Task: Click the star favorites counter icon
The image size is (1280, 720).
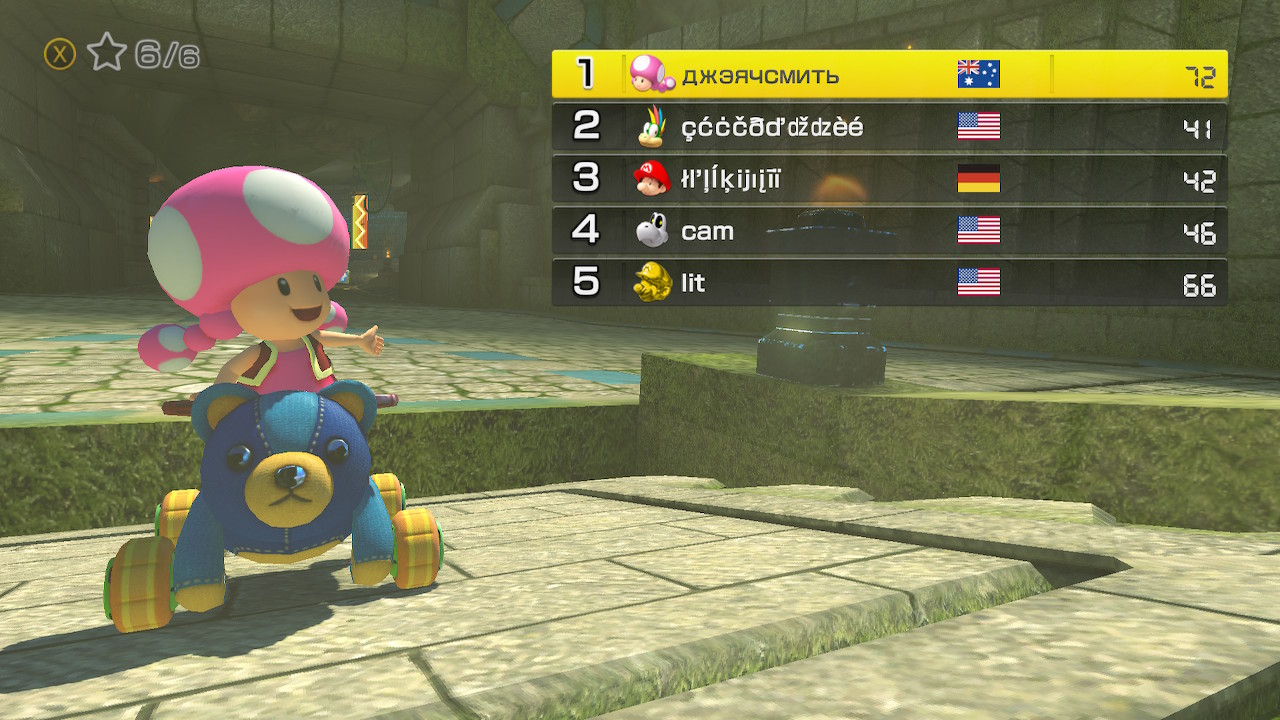Action: pos(106,53)
